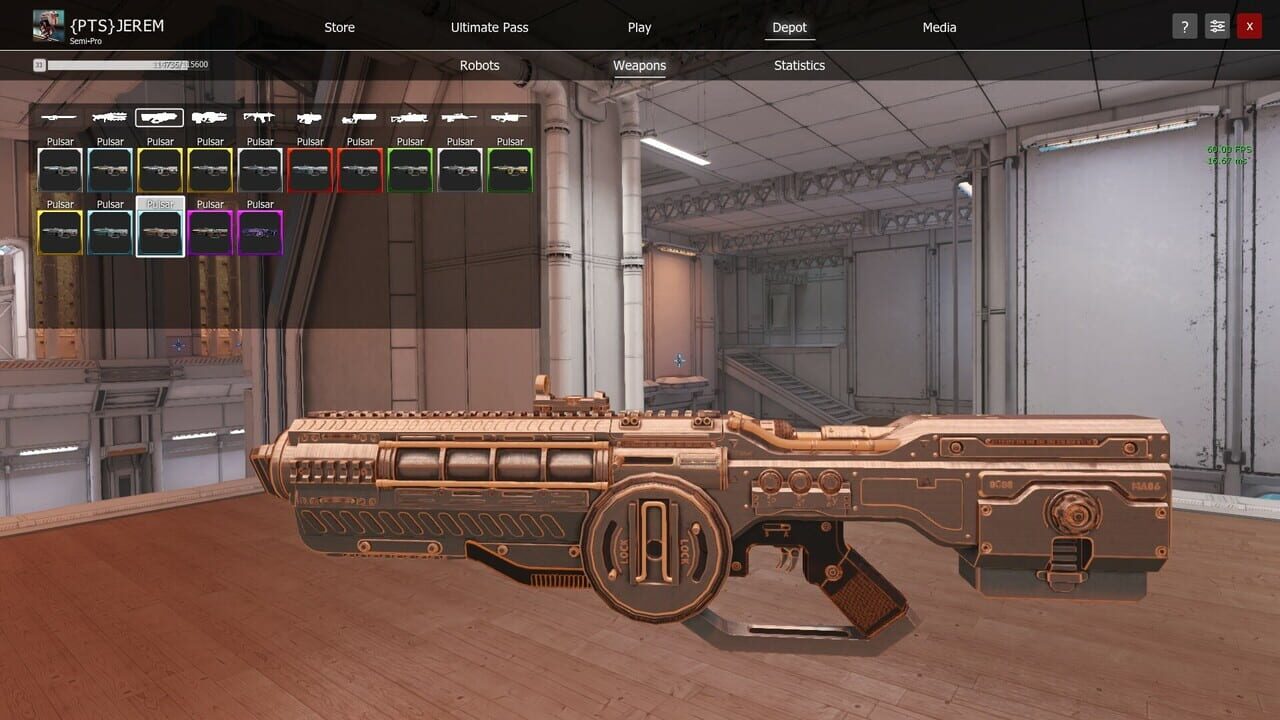Open the help panel via question mark icon
Image resolution: width=1280 pixels, height=720 pixels.
(1184, 26)
